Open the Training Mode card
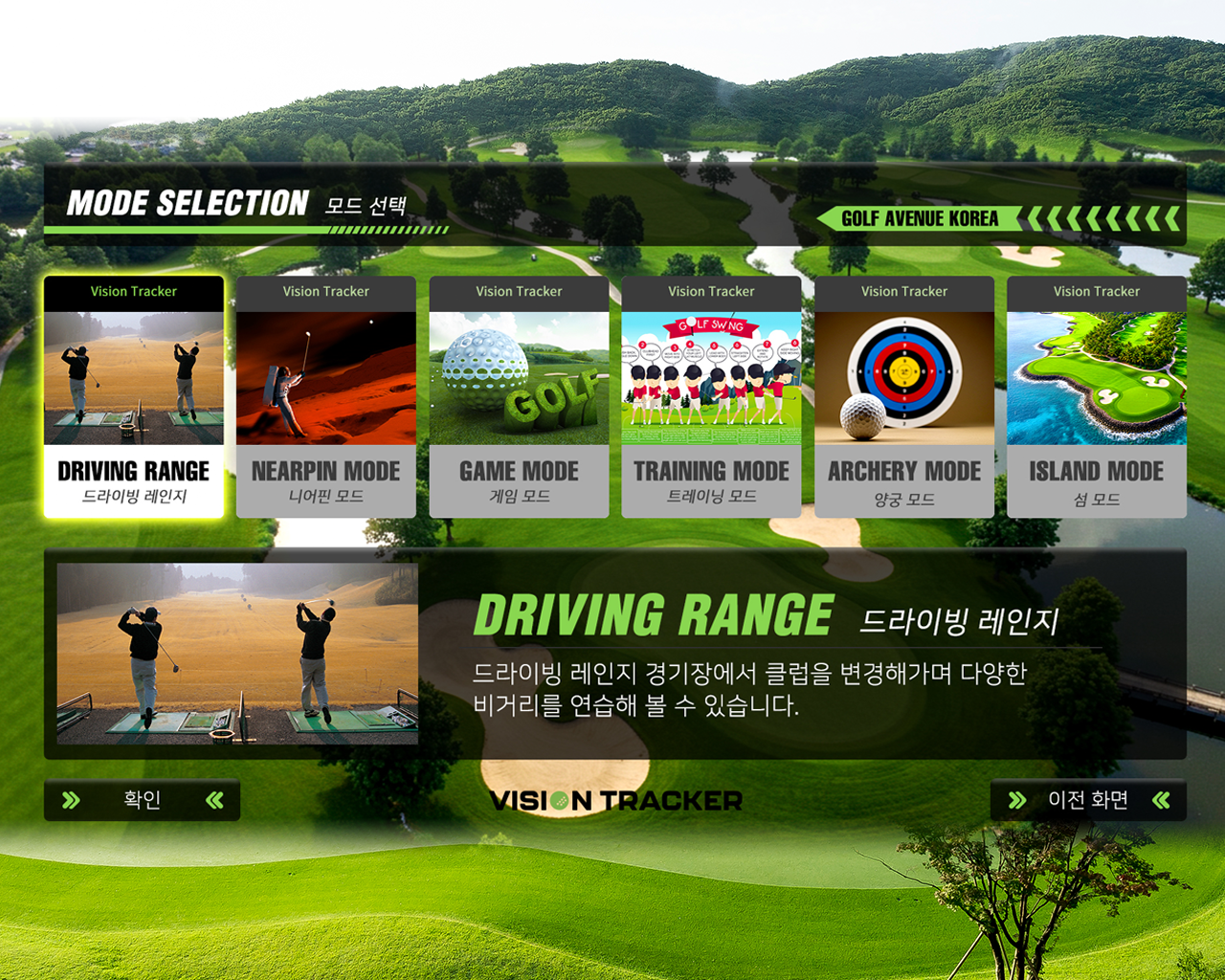This screenshot has width=1225, height=980. tap(711, 397)
